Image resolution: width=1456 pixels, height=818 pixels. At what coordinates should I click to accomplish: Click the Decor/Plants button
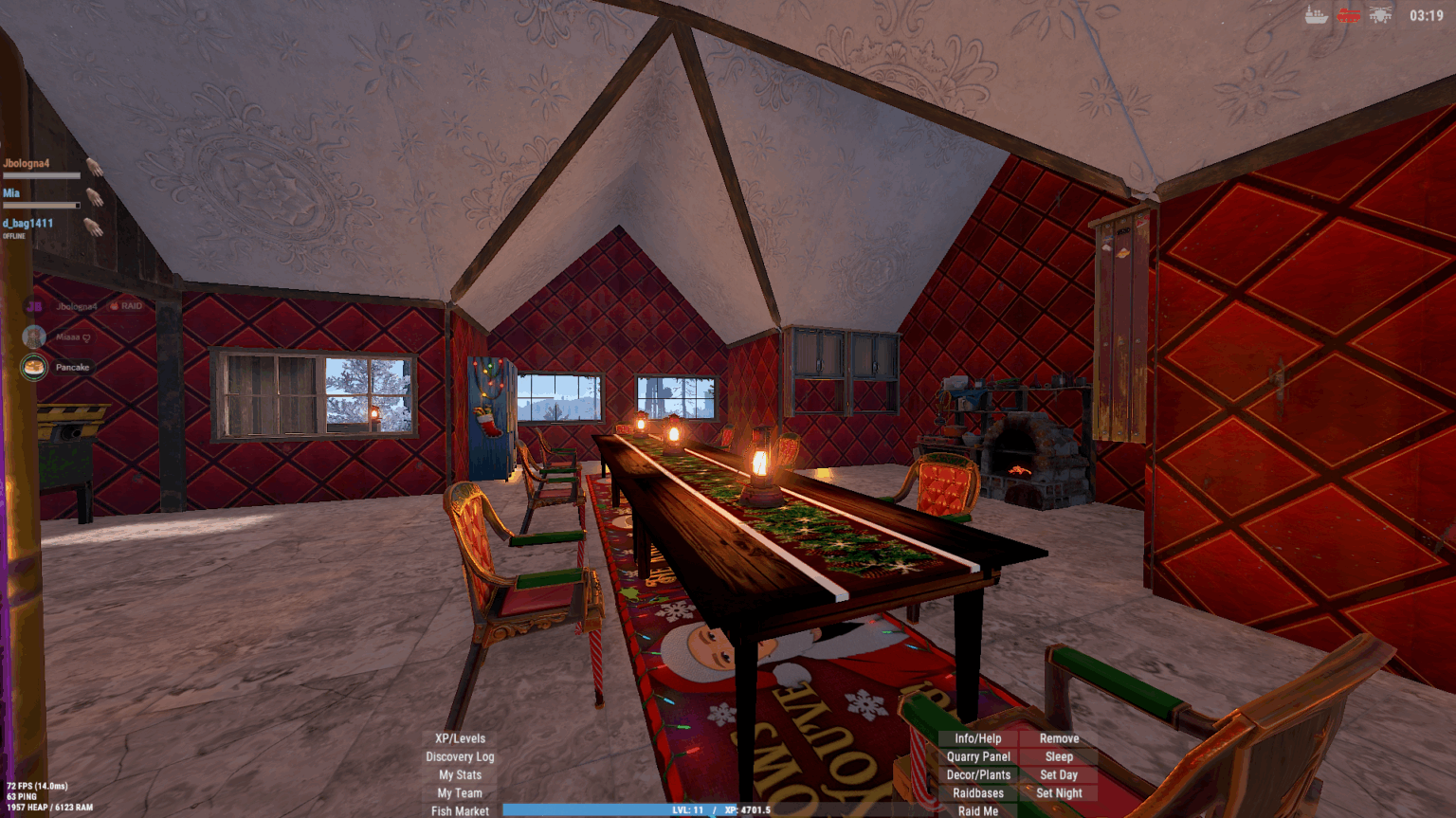977,774
